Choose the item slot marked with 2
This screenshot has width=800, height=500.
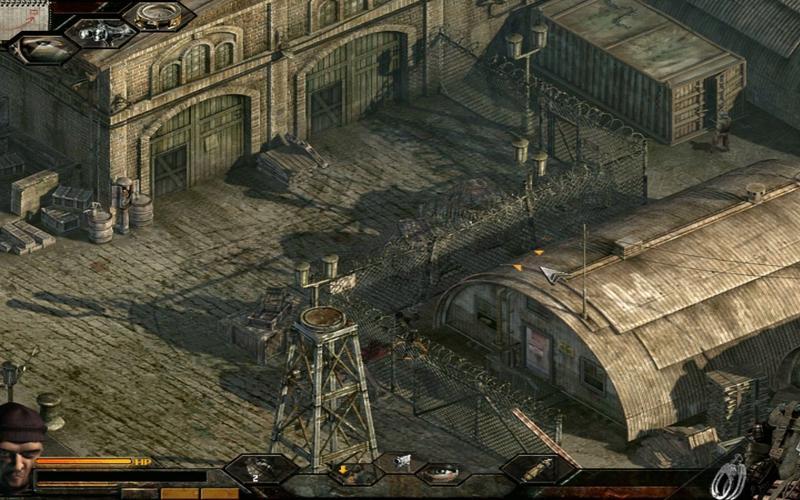pos(262,469)
